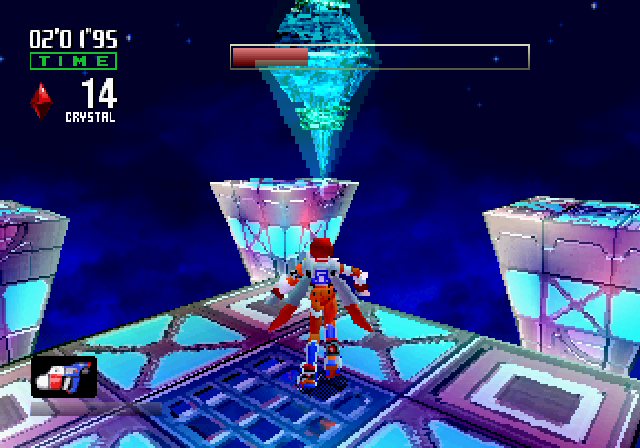This screenshot has width=640, height=448.
Task: Click the red crystal counter icon
Action: coord(42,100)
